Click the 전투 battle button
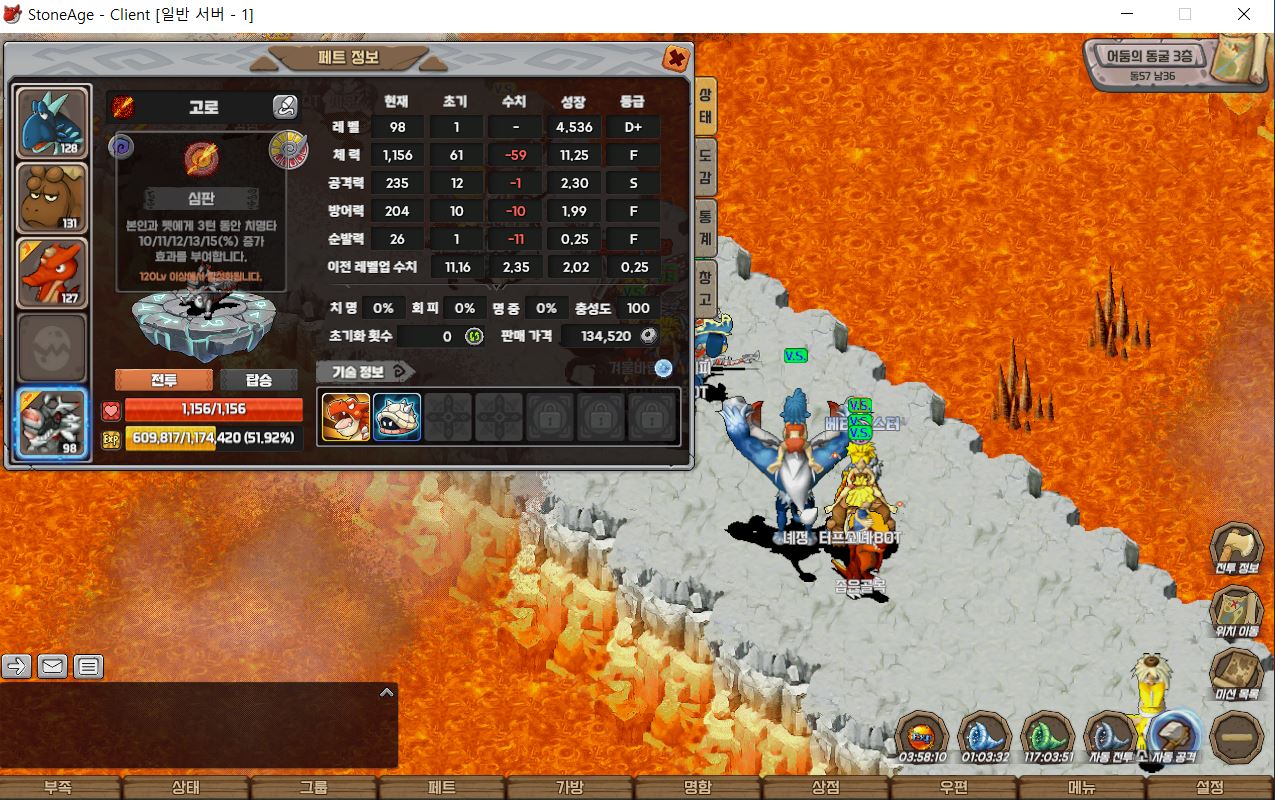The height and width of the screenshot is (800, 1275). [164, 380]
